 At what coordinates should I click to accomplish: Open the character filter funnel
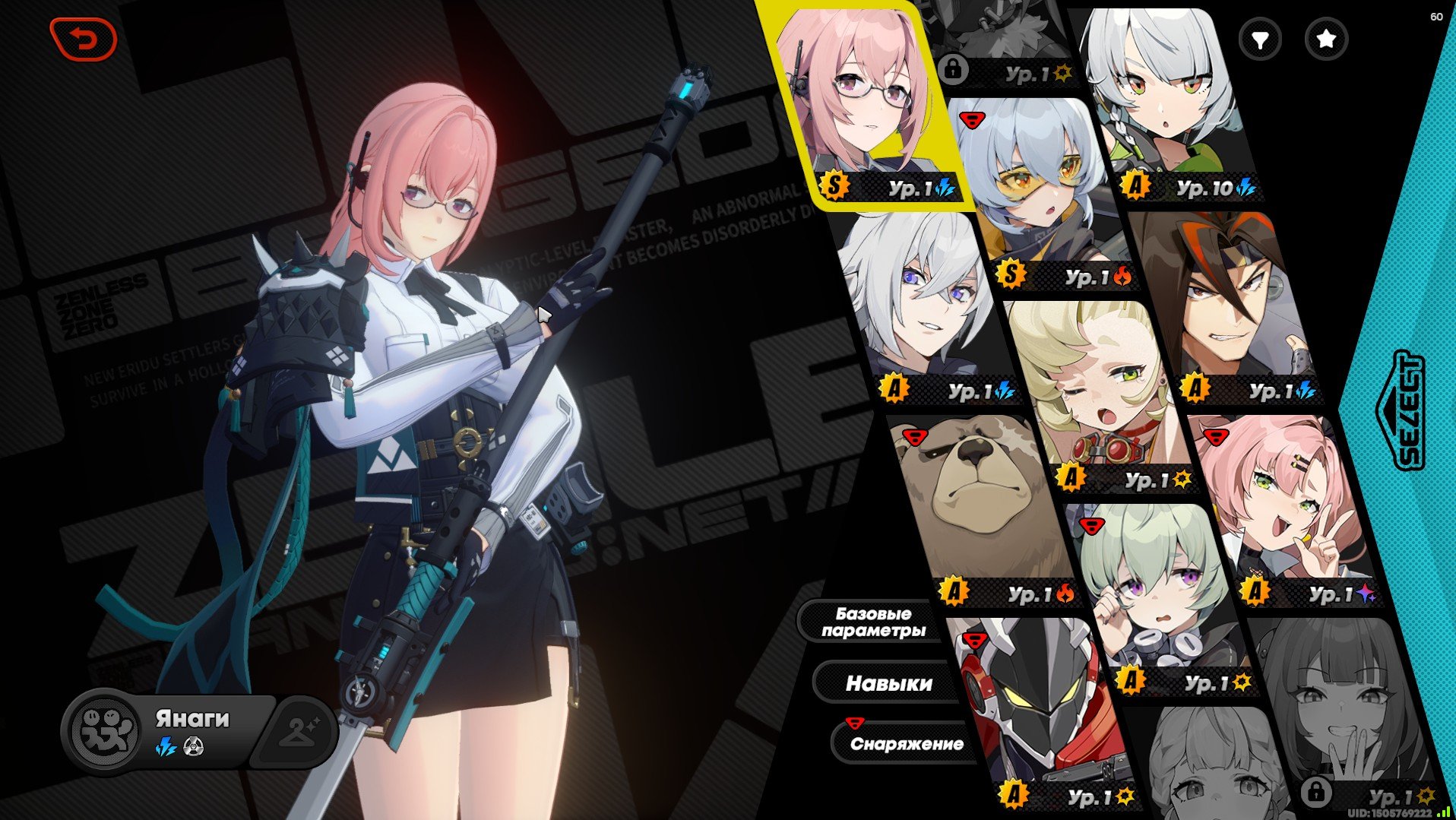coord(1259,39)
